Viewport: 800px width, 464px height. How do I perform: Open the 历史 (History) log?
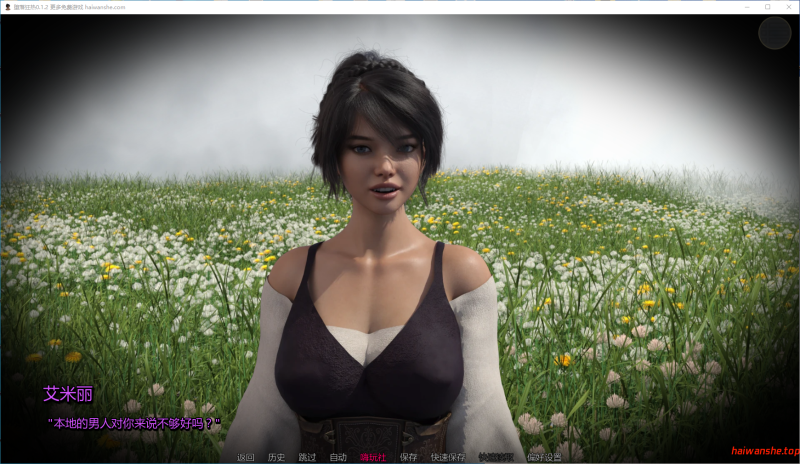point(276,457)
